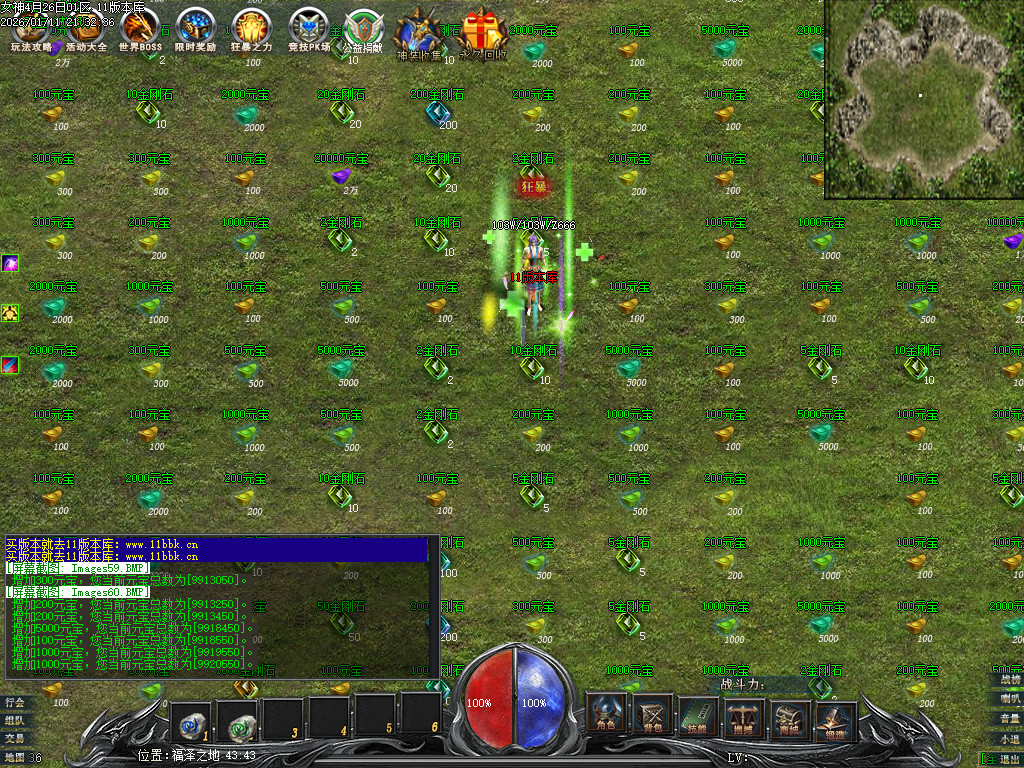Open the 玩法攻略 gameplay guide icon

[30, 30]
